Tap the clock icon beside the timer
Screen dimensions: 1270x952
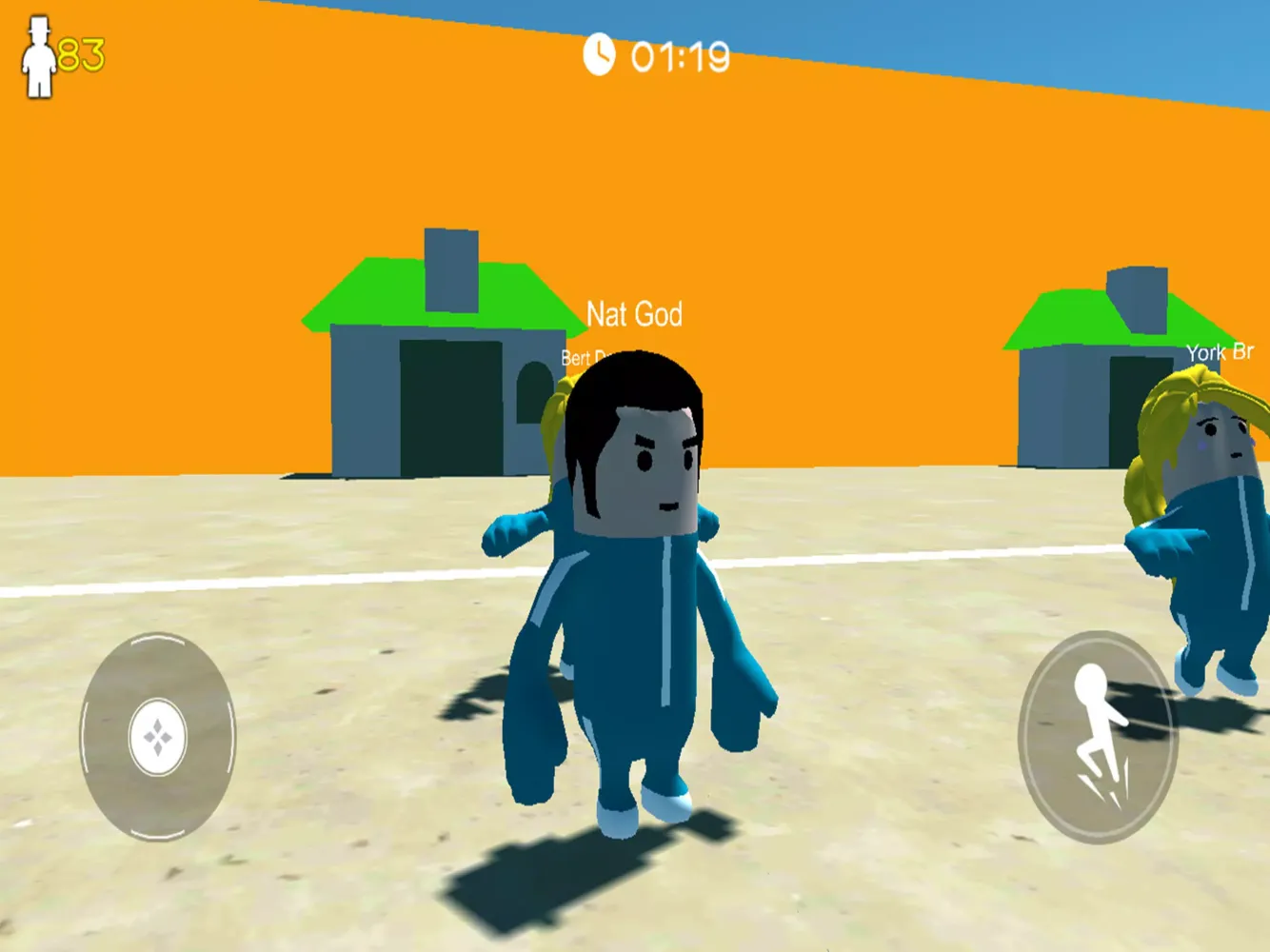[598, 56]
